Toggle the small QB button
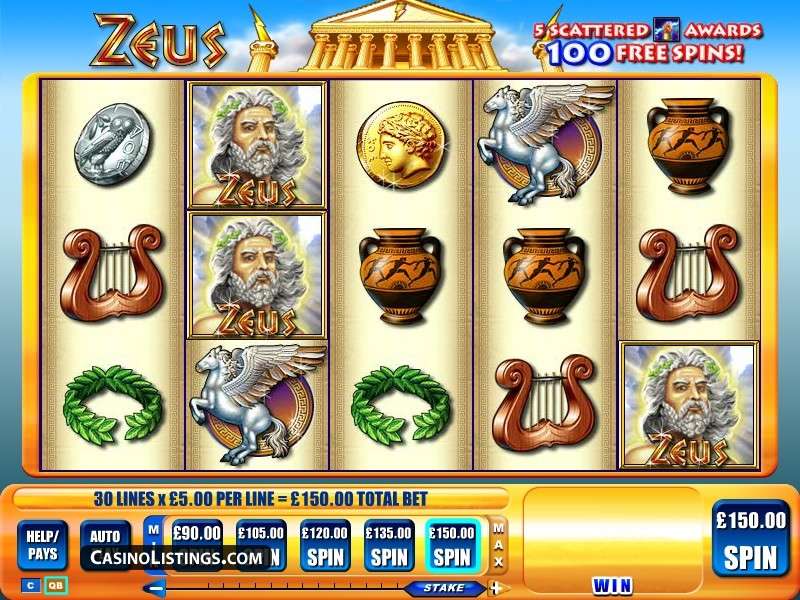Viewport: 800px width, 600px height. tap(56, 585)
